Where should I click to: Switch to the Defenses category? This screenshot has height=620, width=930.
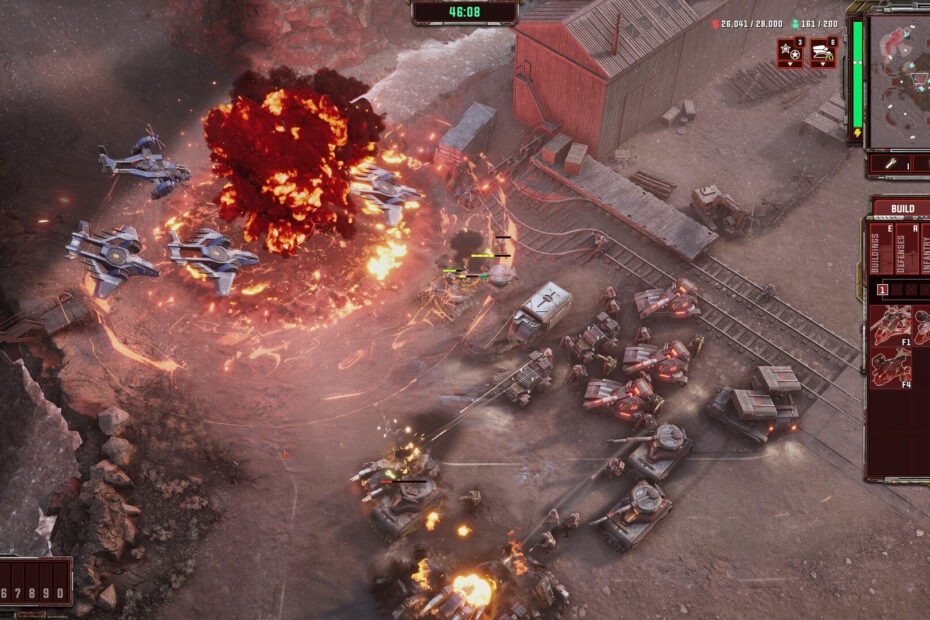point(901,250)
